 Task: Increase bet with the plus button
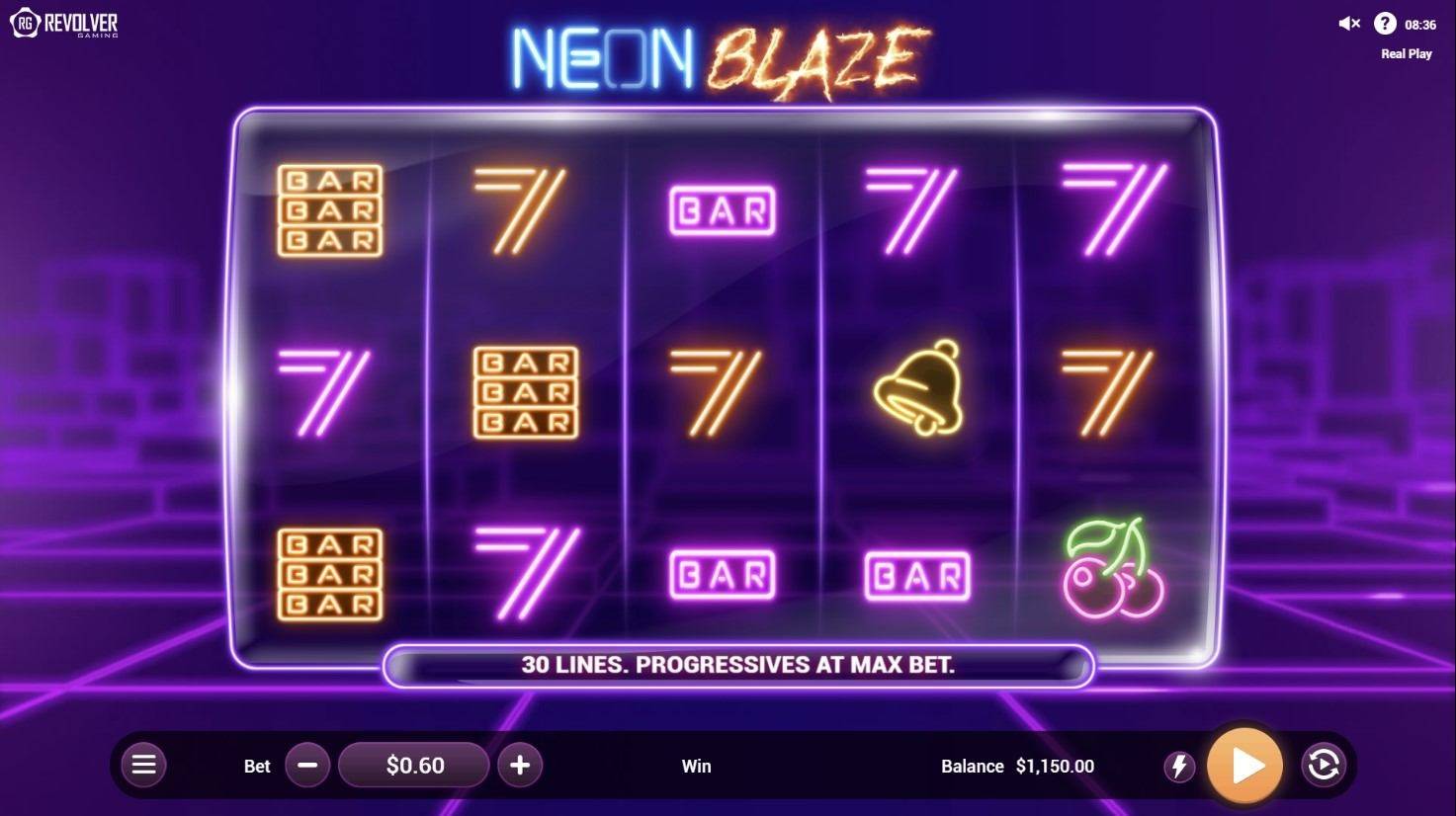click(x=520, y=765)
